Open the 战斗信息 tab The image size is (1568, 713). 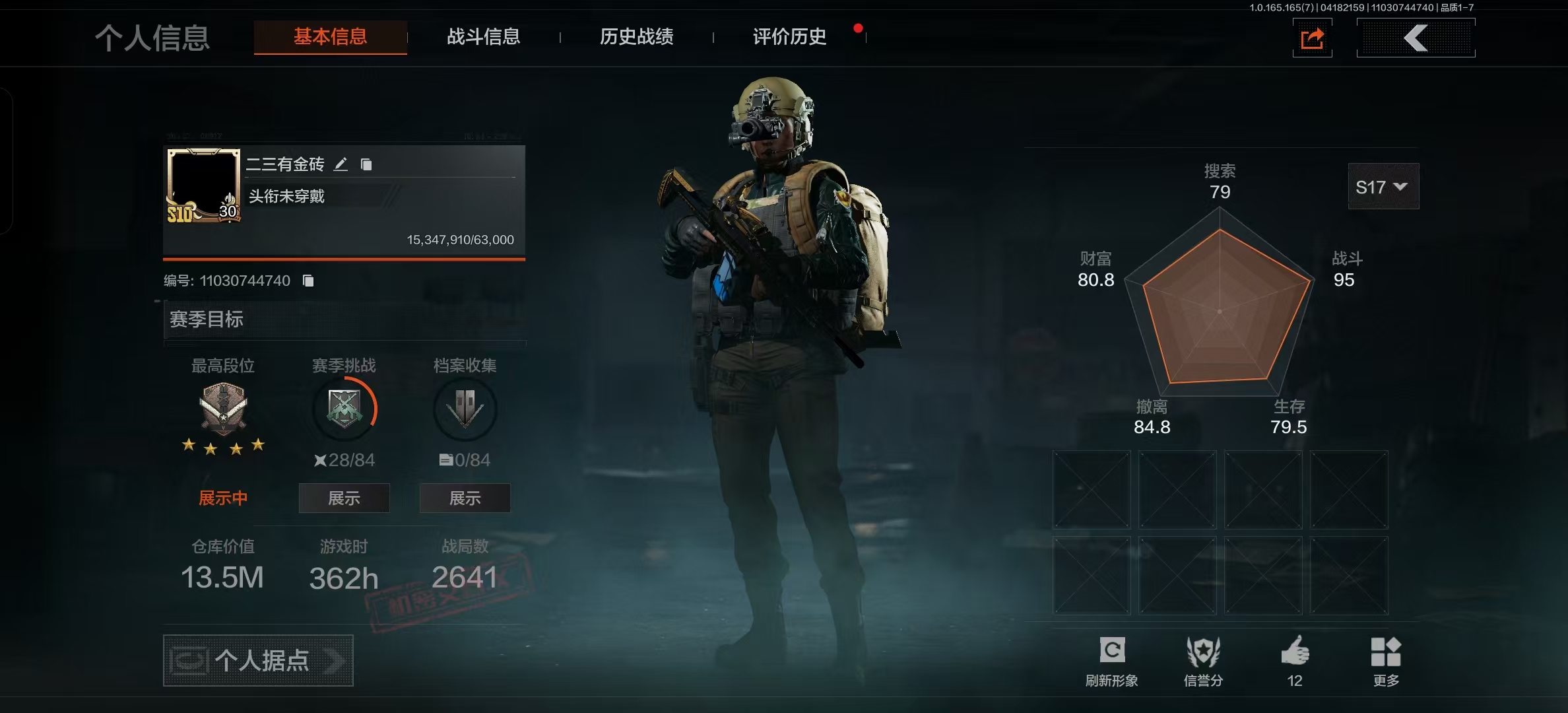click(x=483, y=37)
